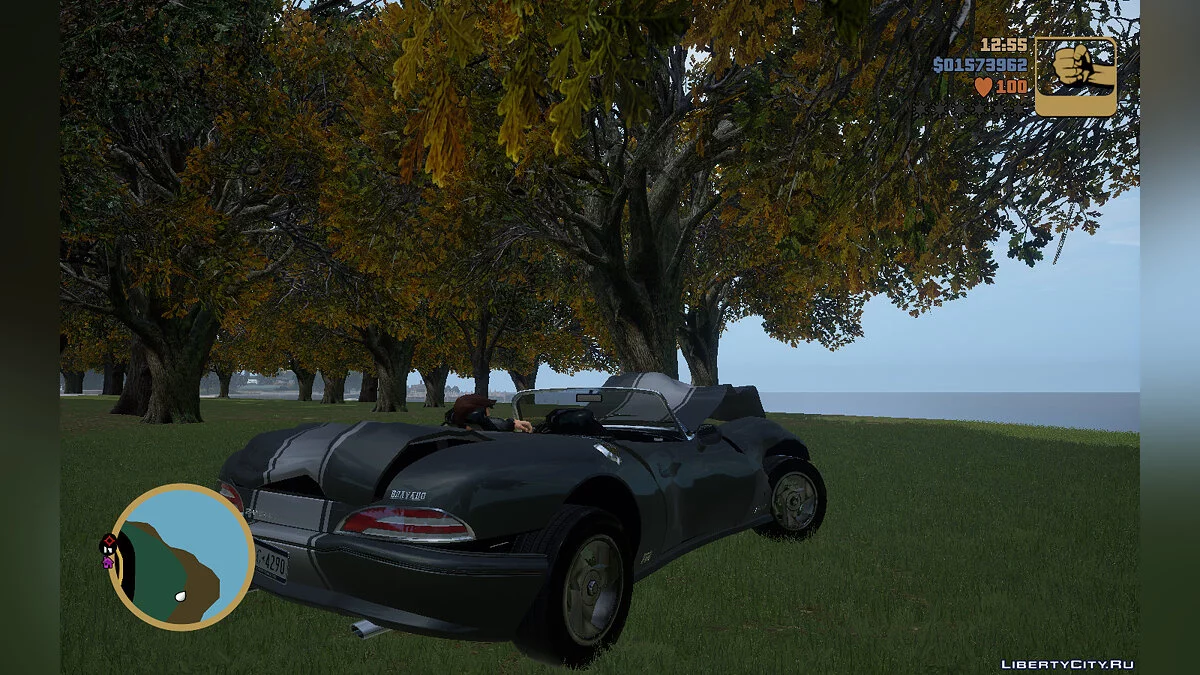The width and height of the screenshot is (1200, 675).
Task: Select the fist weapon icon
Action: click(x=1075, y=76)
